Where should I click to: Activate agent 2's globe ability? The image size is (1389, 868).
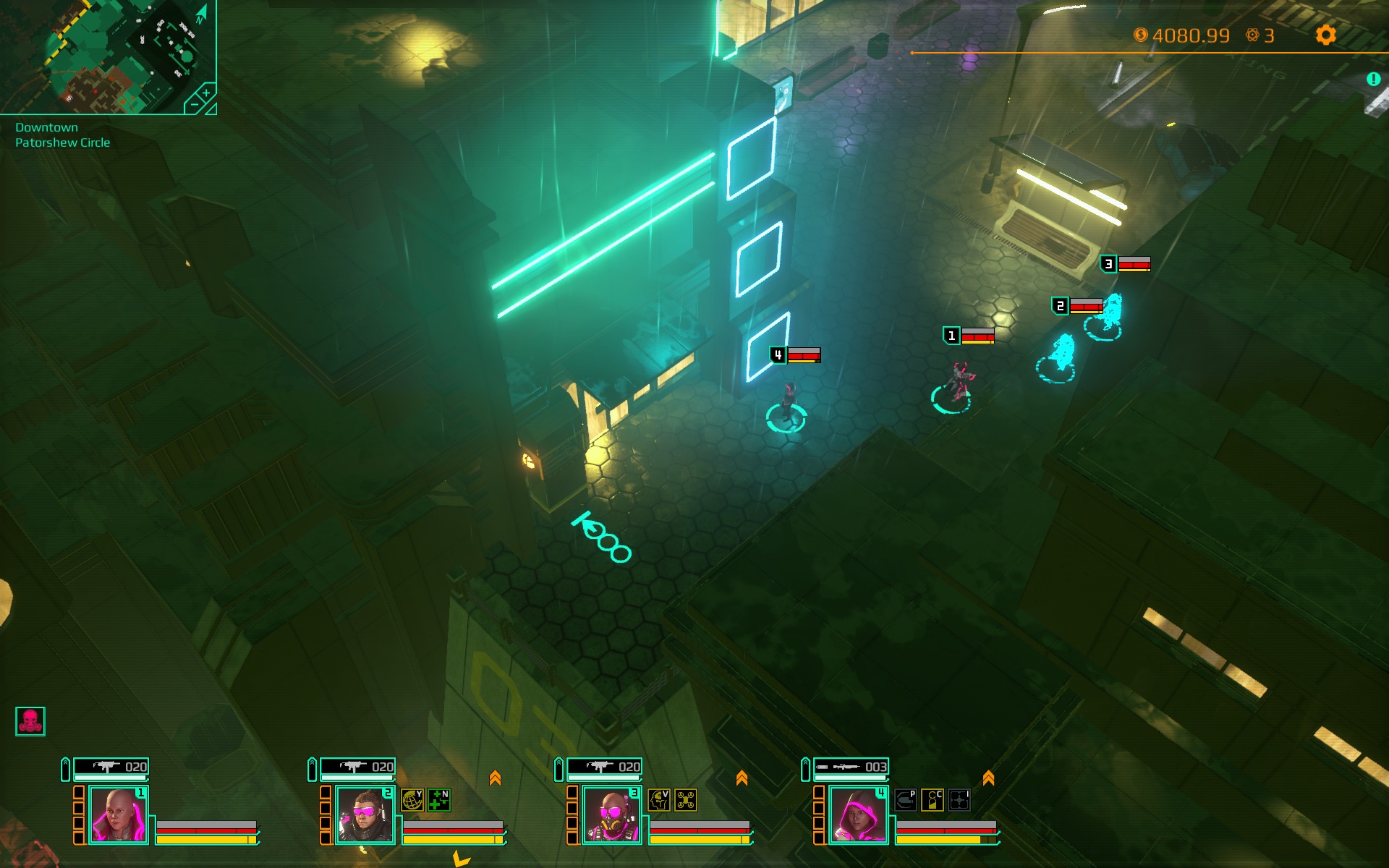(x=412, y=800)
